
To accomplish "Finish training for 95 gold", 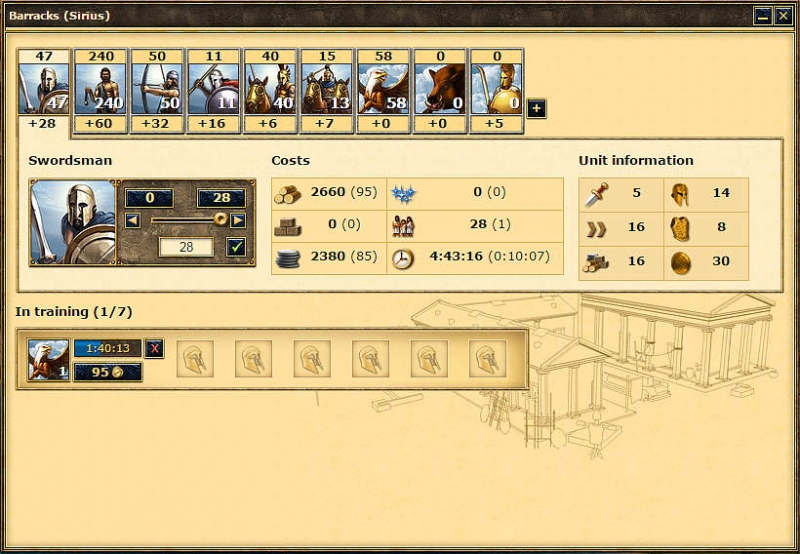I will pyautogui.click(x=108, y=372).
